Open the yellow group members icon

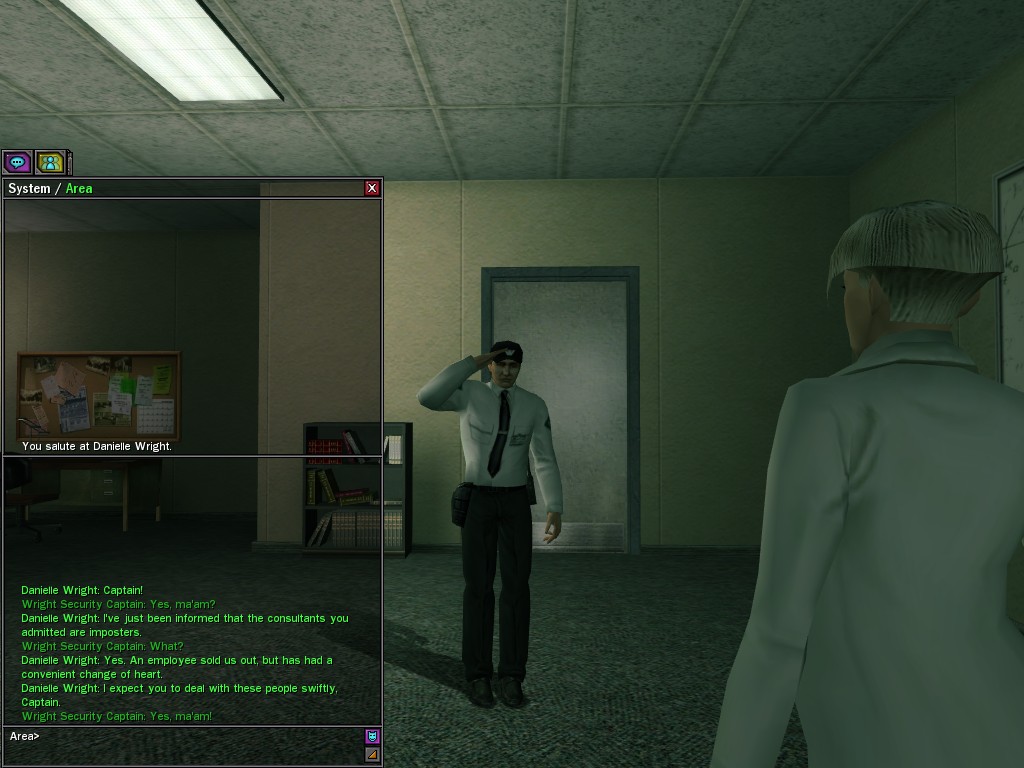(x=50, y=161)
